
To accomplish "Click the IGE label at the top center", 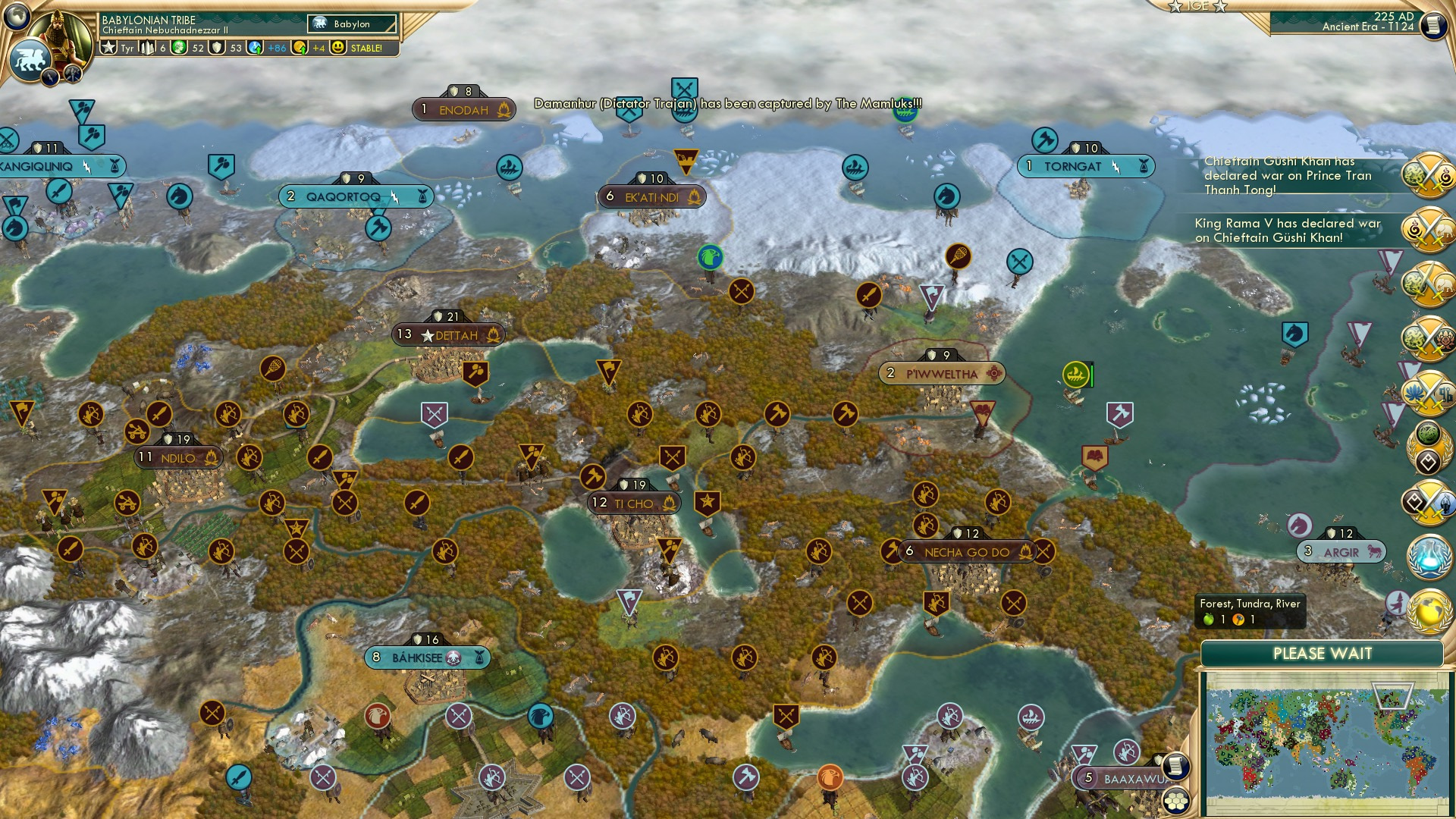I will pos(1197,7).
